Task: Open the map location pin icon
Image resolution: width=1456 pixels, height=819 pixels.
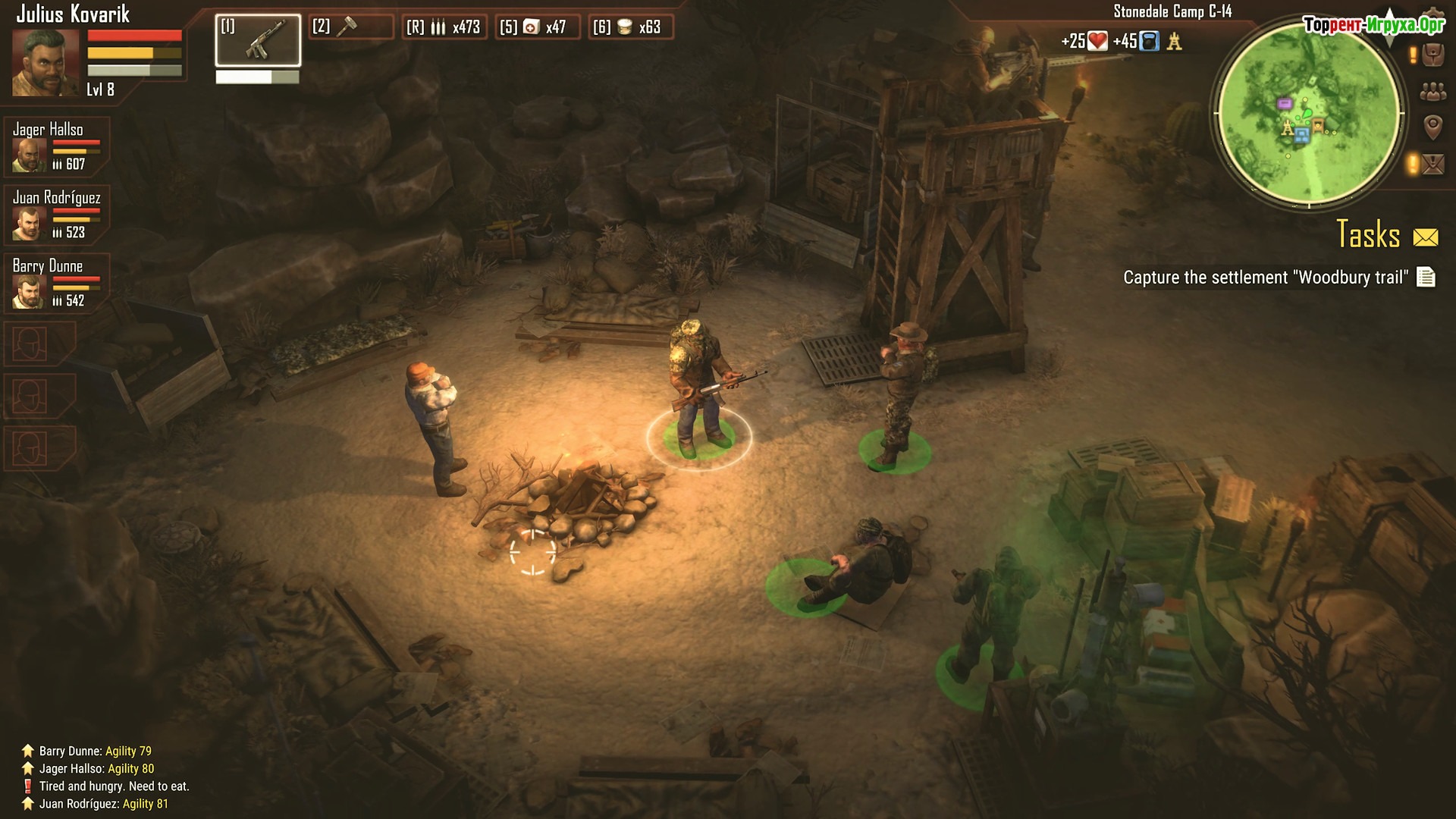Action: click(1432, 127)
